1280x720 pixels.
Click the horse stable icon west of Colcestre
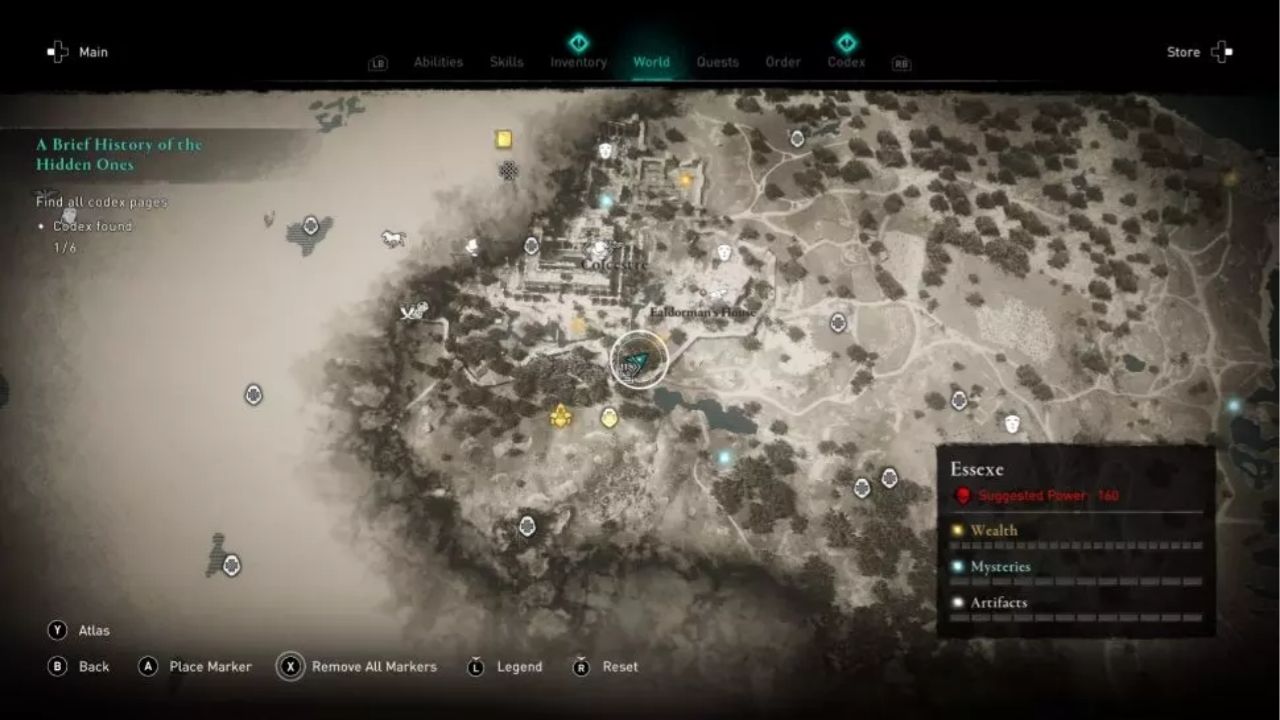(391, 239)
